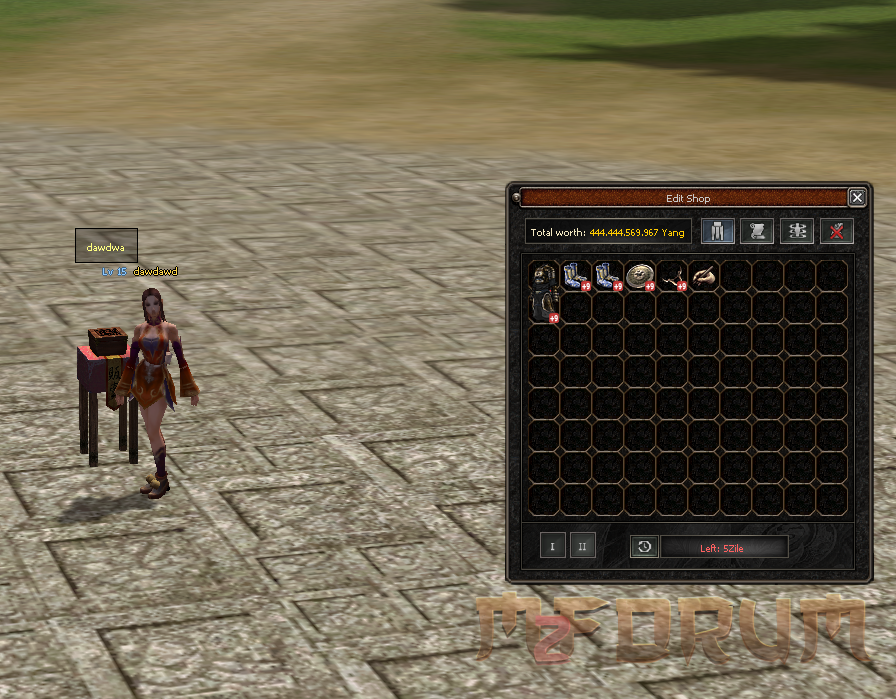
Task: Pick the bow +9 item slot
Action: pyautogui.click(x=672, y=275)
